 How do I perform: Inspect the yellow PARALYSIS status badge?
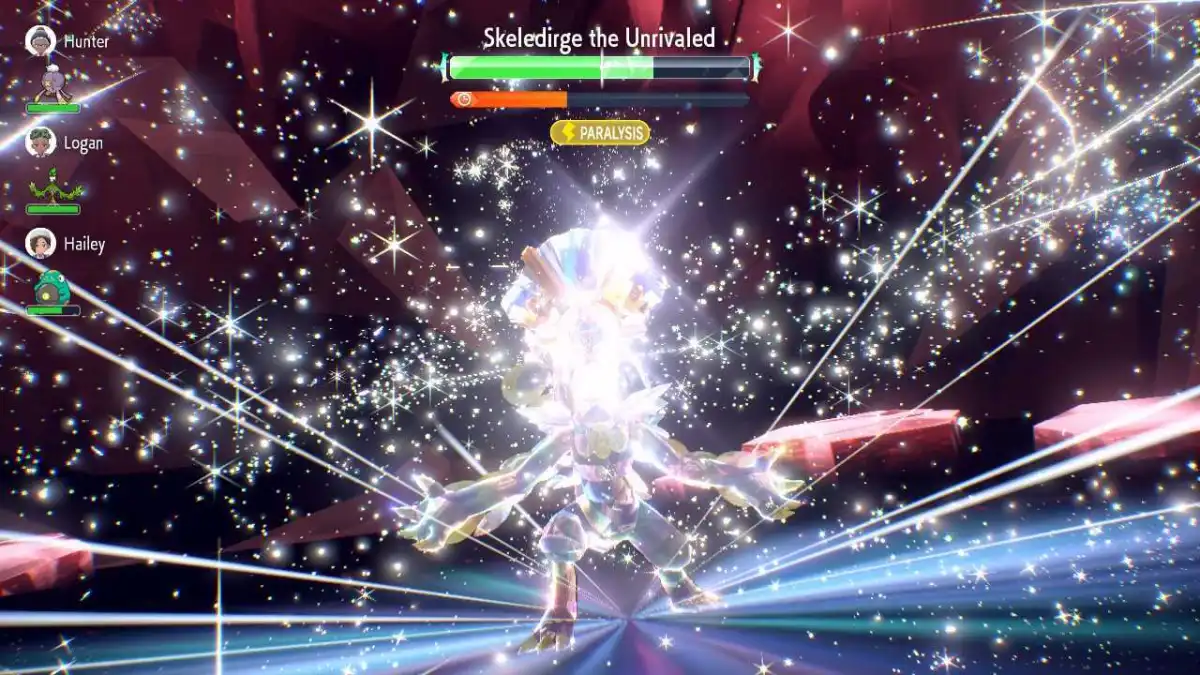(x=600, y=133)
